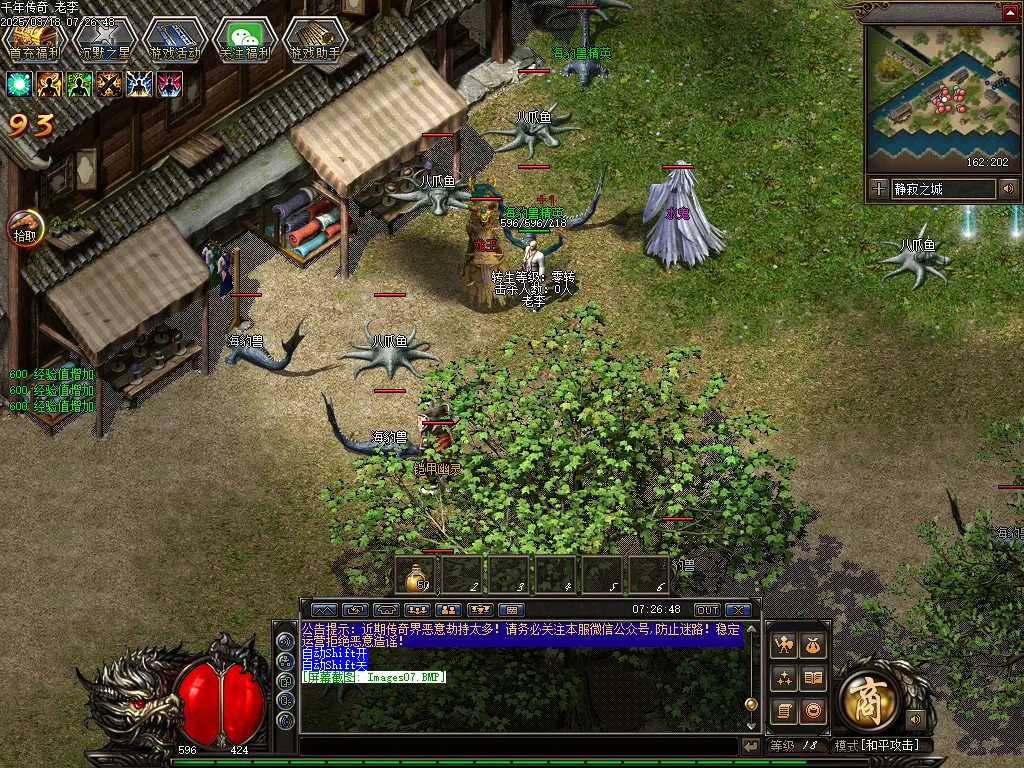This screenshot has width=1024, height=768.
Task: Open the 沉默之星 star menu
Action: (104, 41)
